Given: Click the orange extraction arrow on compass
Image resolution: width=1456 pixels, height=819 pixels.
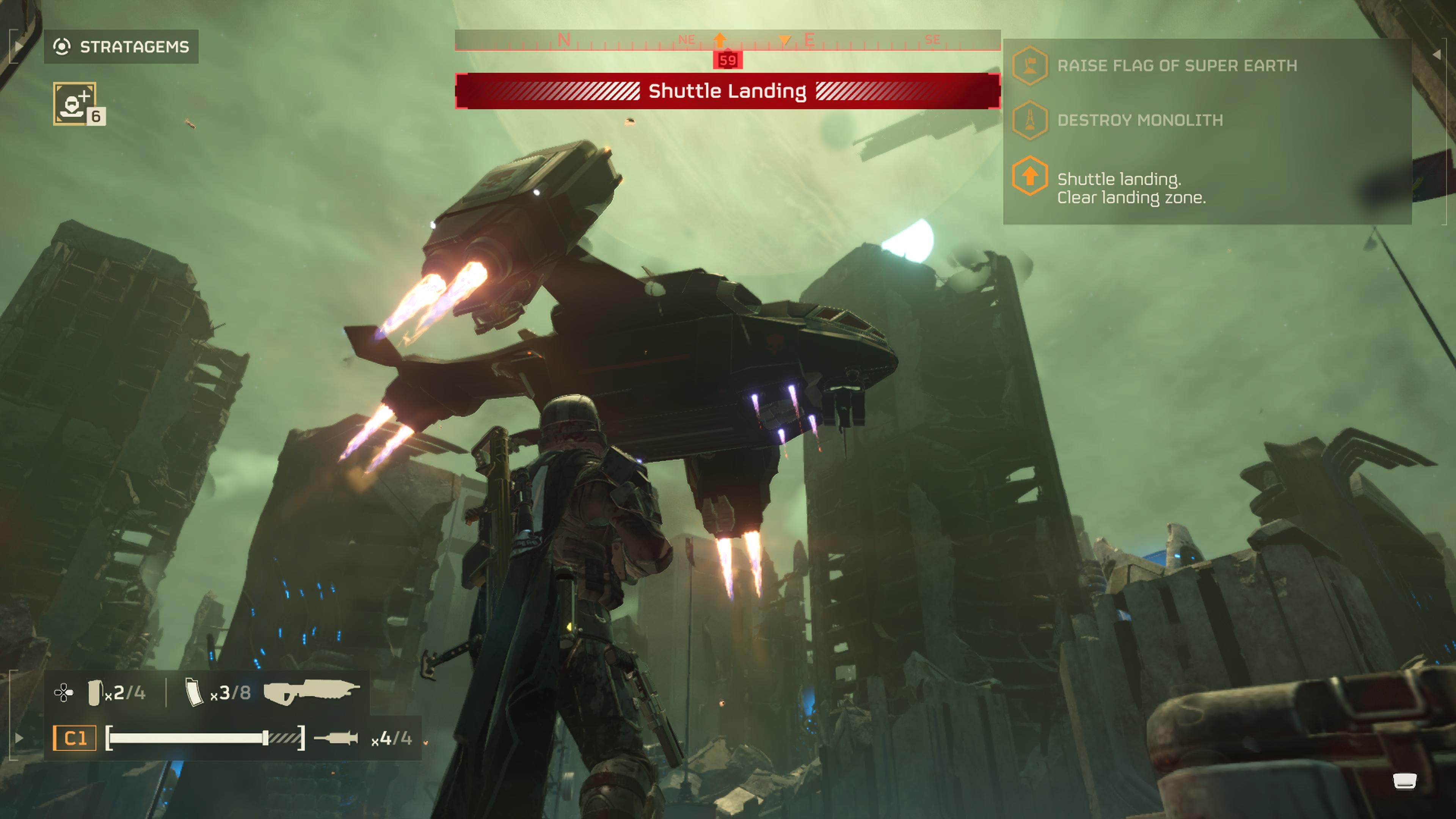Looking at the screenshot, I should 720,39.
